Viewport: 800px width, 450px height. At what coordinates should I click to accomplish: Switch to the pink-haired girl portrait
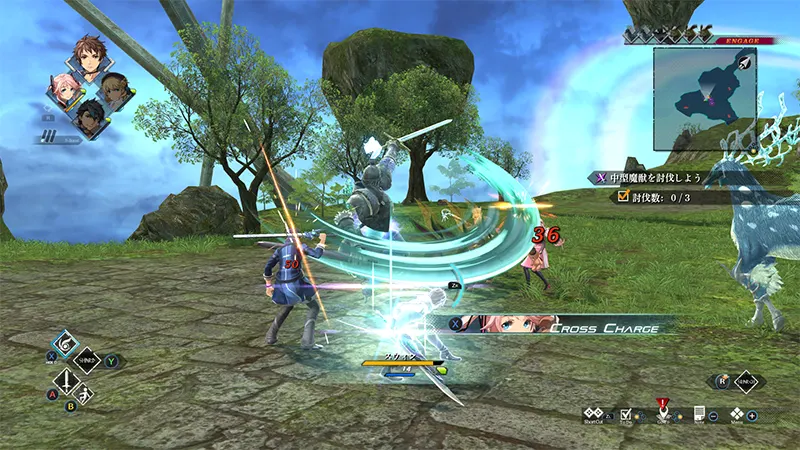[x=62, y=90]
